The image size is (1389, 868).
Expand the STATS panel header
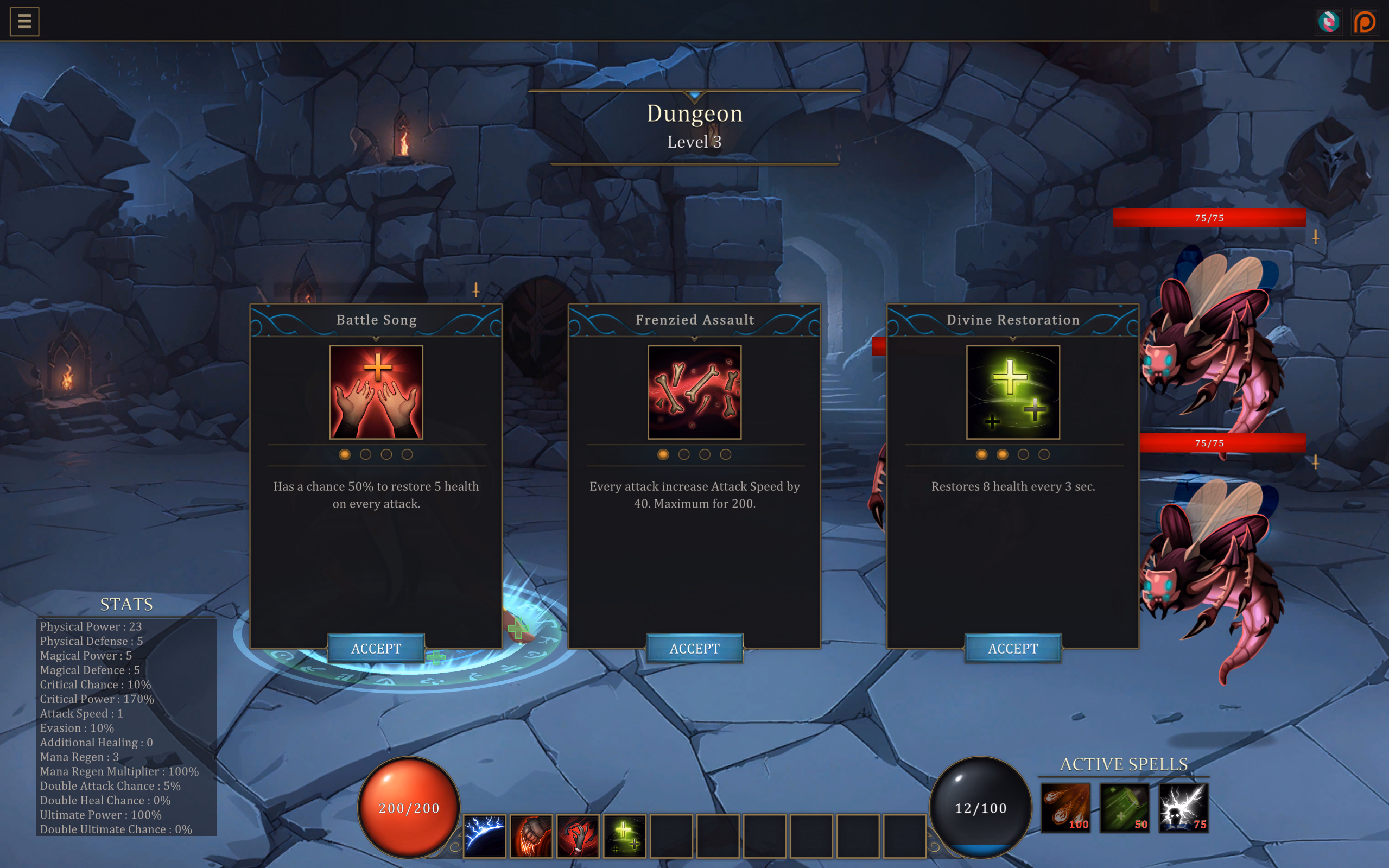click(x=126, y=604)
